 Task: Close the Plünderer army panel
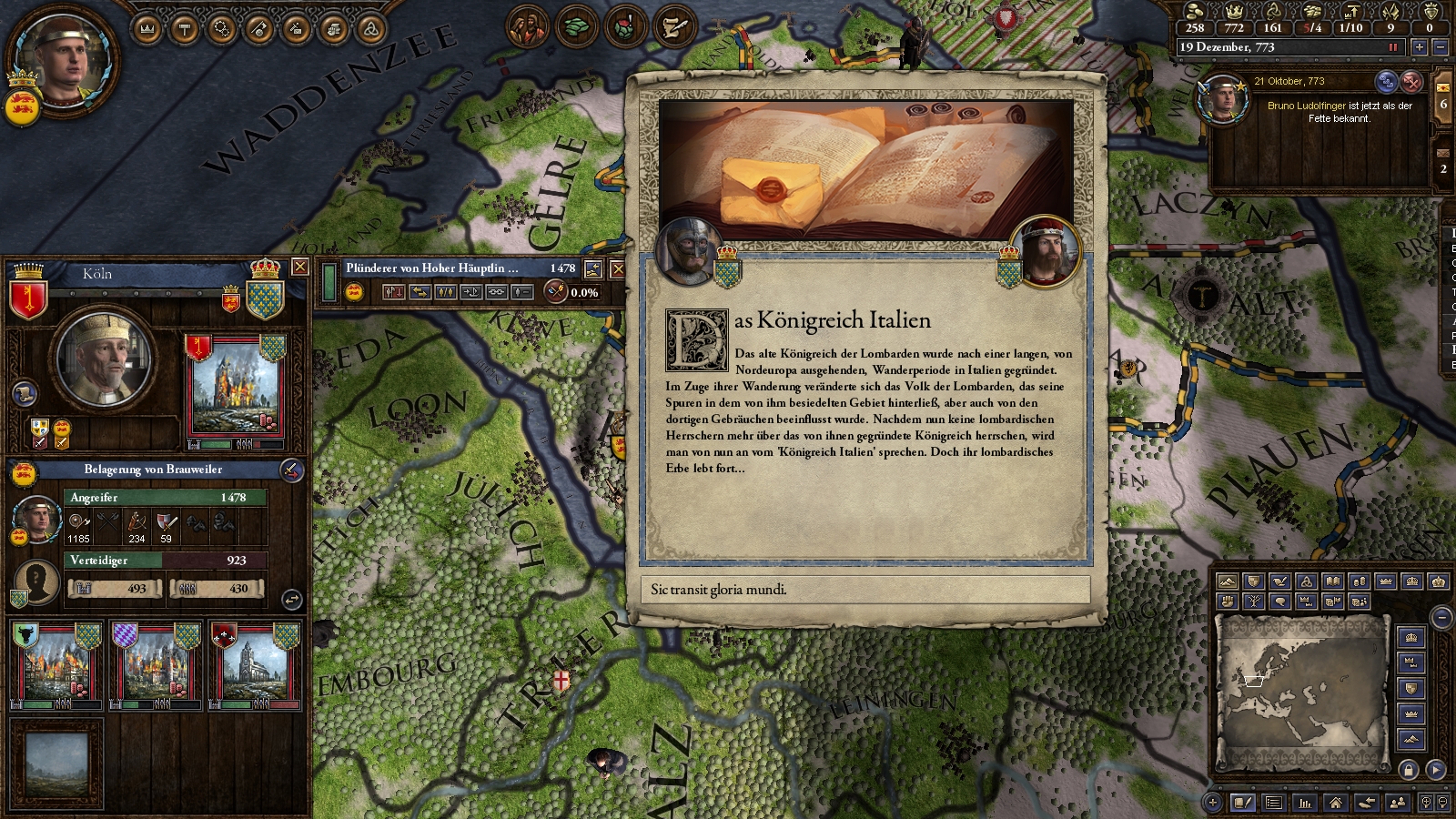pyautogui.click(x=618, y=268)
